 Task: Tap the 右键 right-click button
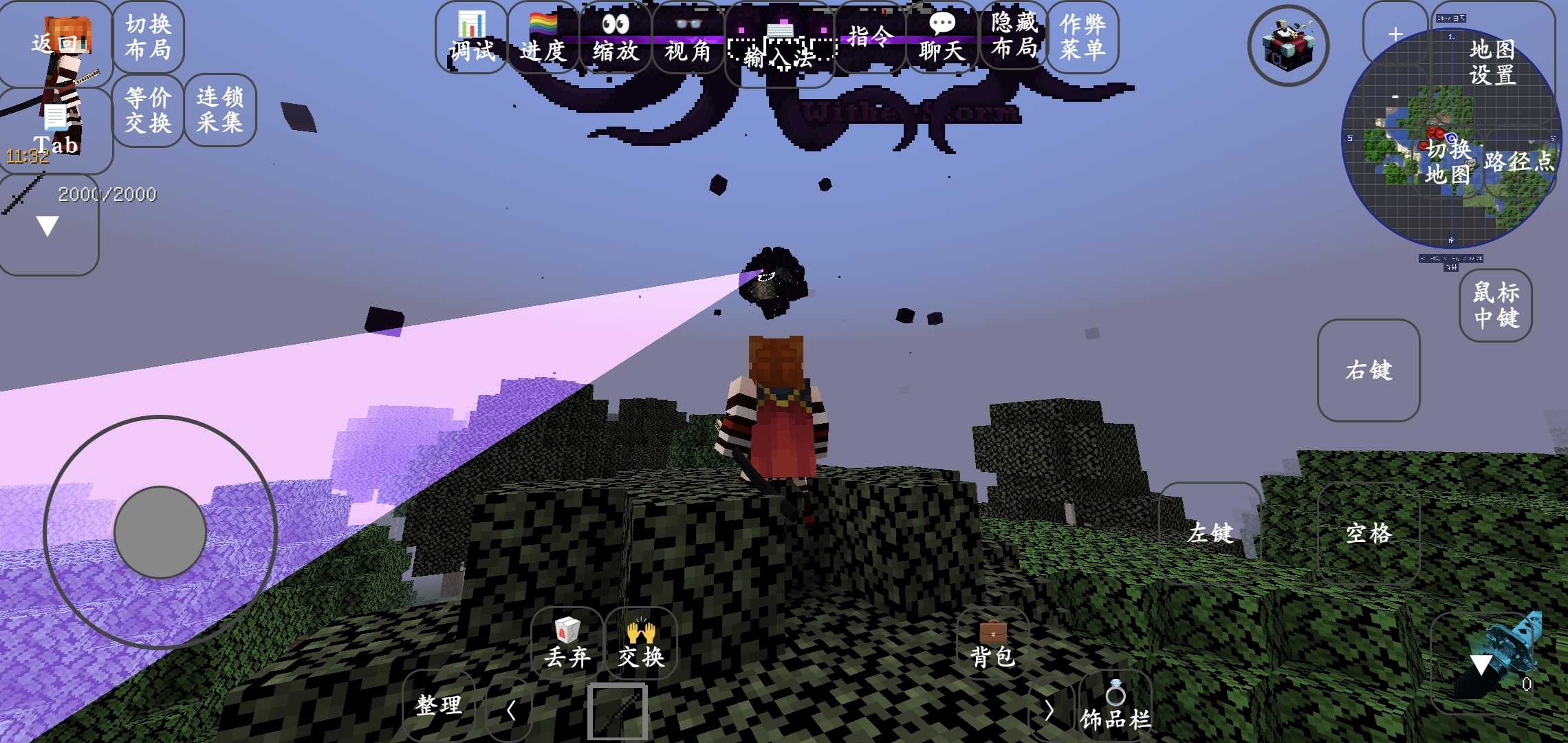coord(1369,370)
